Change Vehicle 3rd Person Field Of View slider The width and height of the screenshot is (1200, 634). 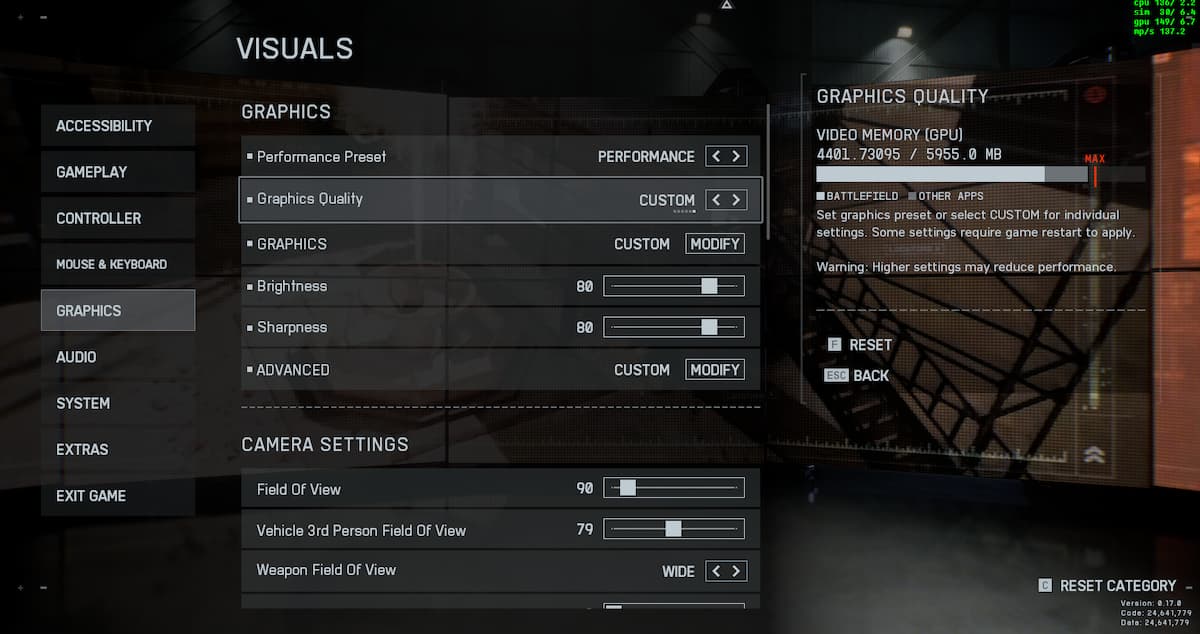click(674, 529)
